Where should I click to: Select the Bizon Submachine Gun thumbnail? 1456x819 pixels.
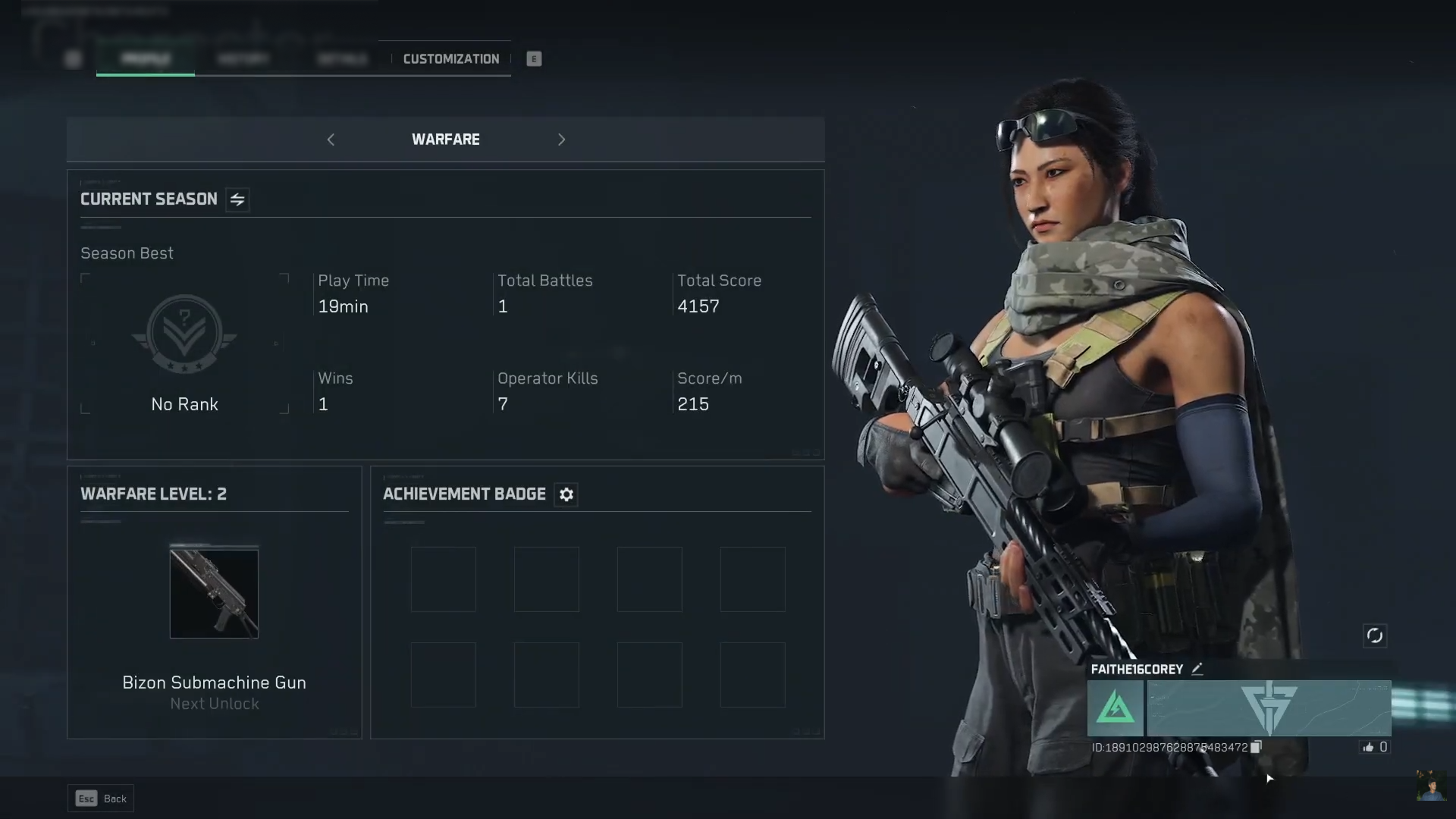[x=214, y=594]
